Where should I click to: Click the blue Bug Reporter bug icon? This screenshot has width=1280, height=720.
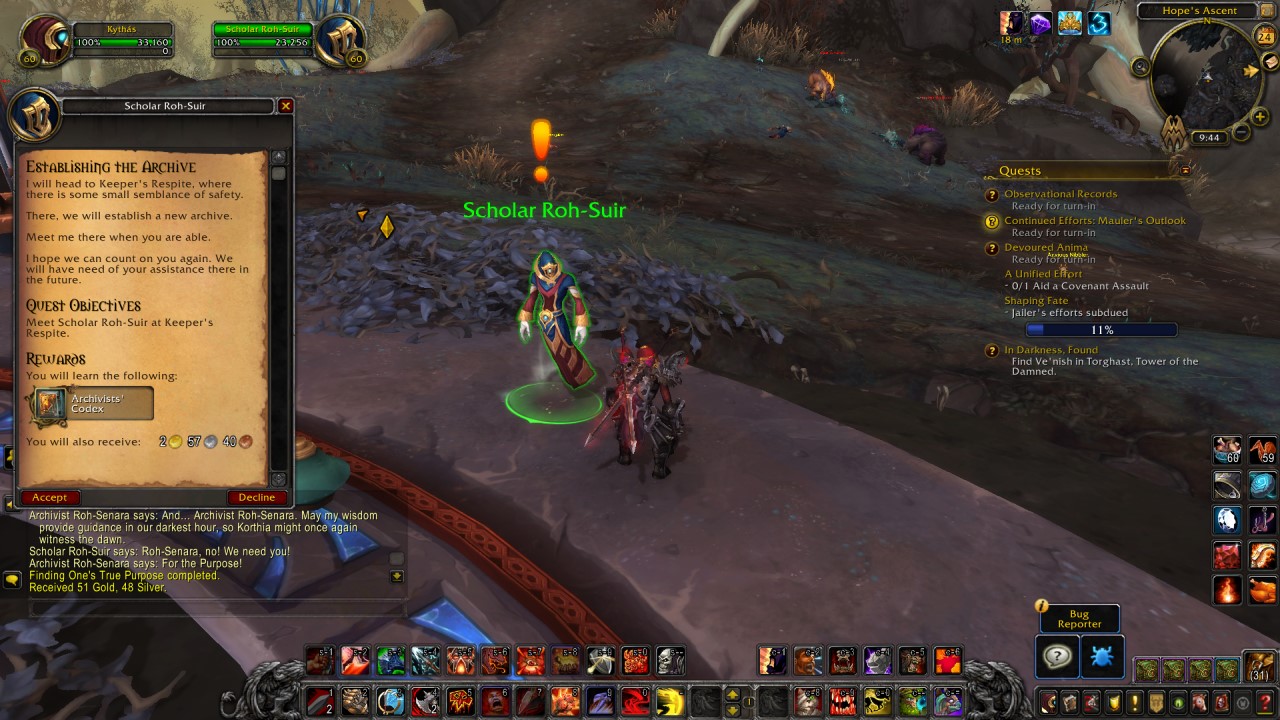[1102, 655]
